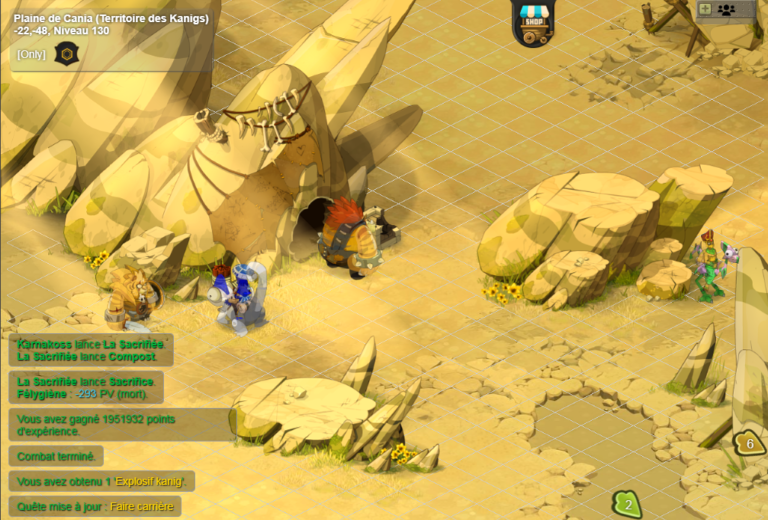Click the green plus button

[x=705, y=9]
